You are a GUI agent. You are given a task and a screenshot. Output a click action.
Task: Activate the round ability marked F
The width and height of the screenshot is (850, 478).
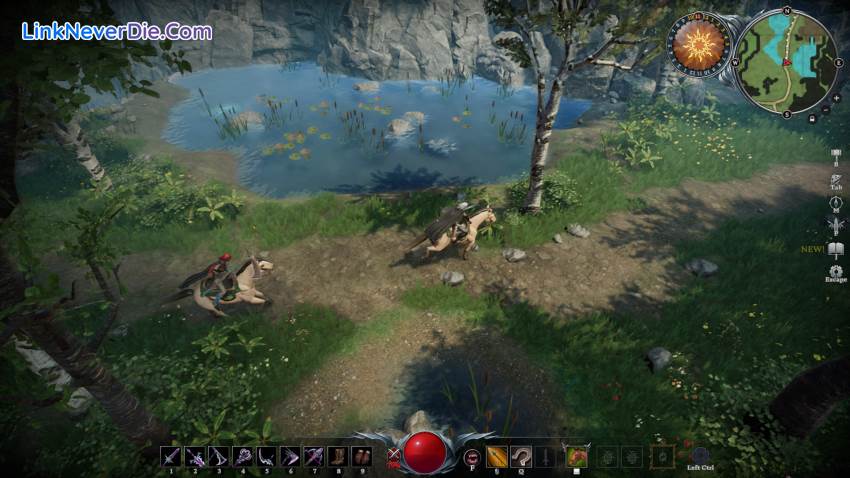click(x=471, y=457)
